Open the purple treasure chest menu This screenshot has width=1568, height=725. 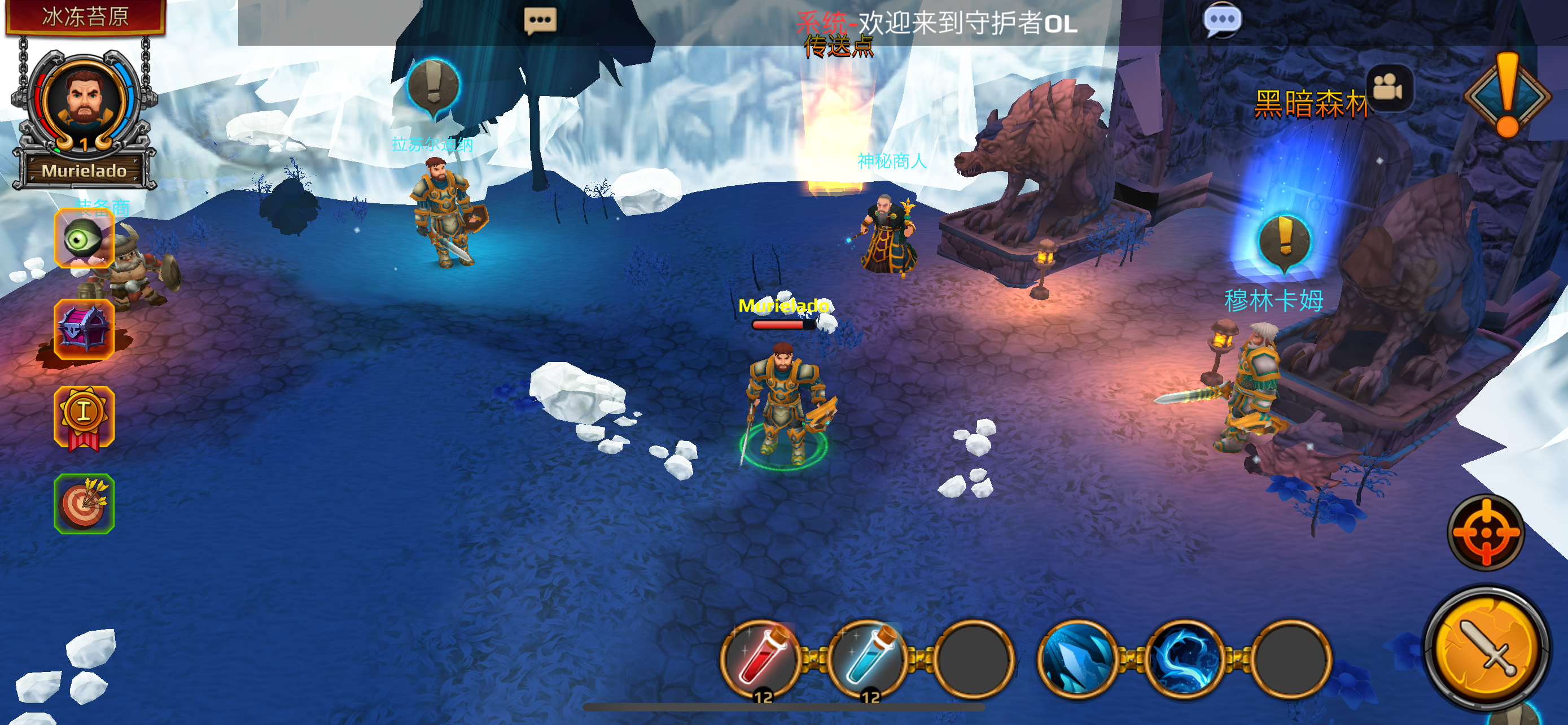(84, 329)
